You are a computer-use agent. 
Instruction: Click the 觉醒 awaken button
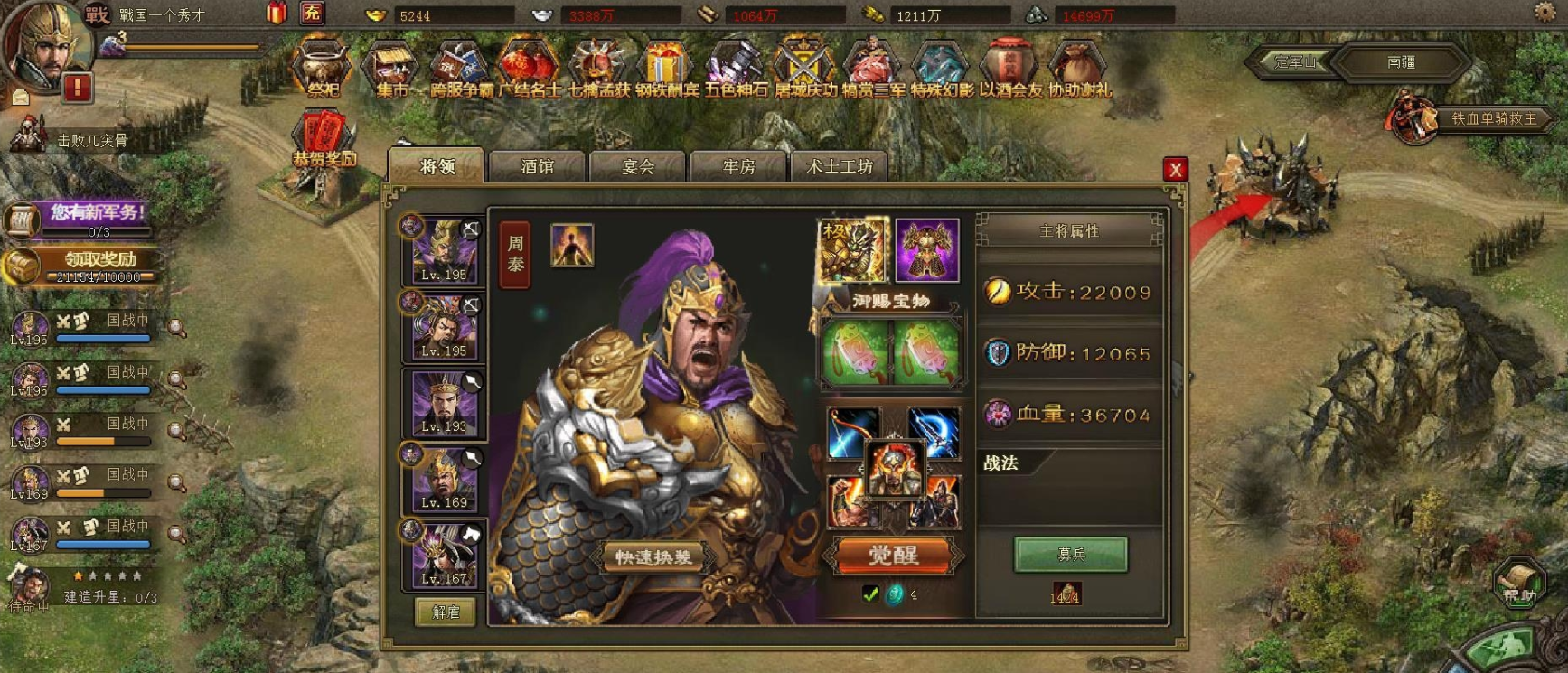(x=893, y=555)
